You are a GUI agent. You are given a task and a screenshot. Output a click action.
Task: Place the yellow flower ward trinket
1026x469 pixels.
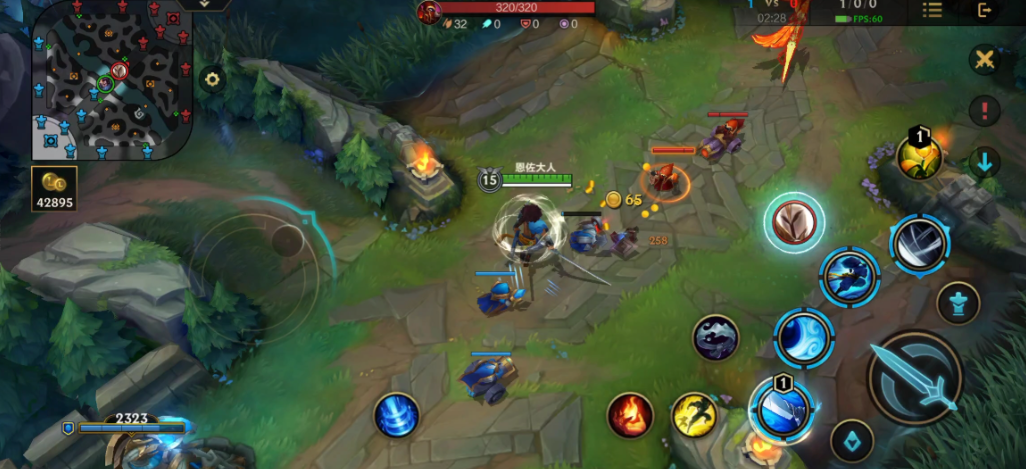918,156
